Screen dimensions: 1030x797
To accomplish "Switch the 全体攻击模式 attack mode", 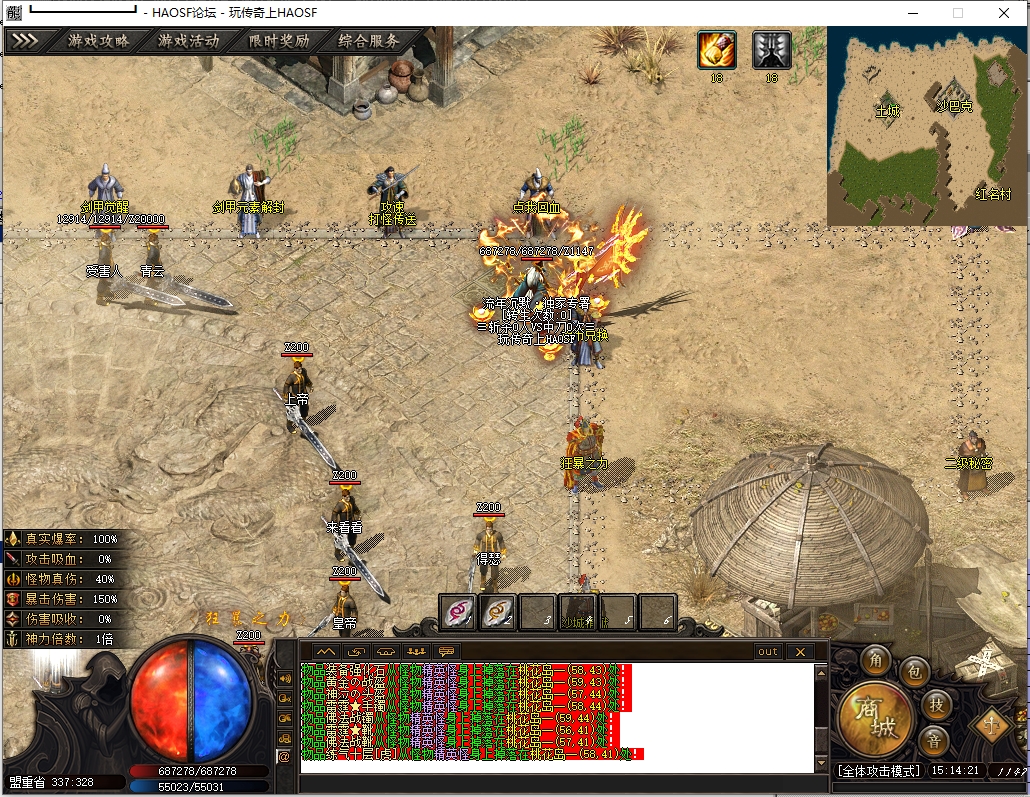I will [x=878, y=772].
